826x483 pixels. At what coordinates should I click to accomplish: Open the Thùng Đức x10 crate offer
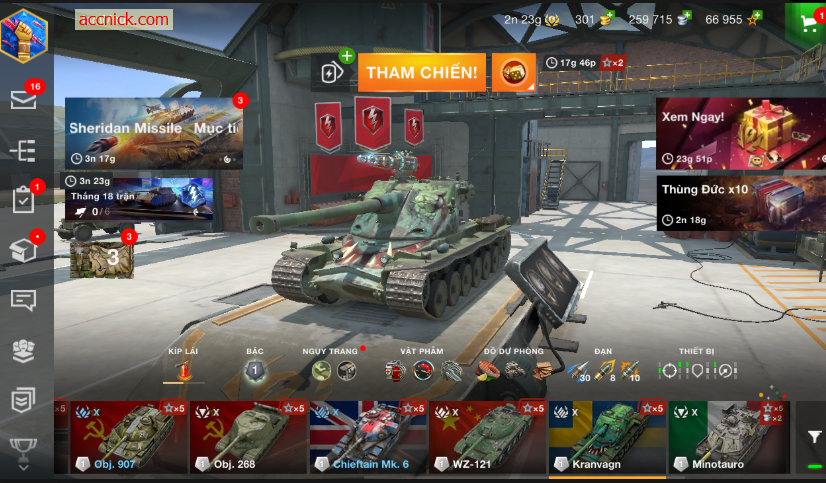[740, 203]
